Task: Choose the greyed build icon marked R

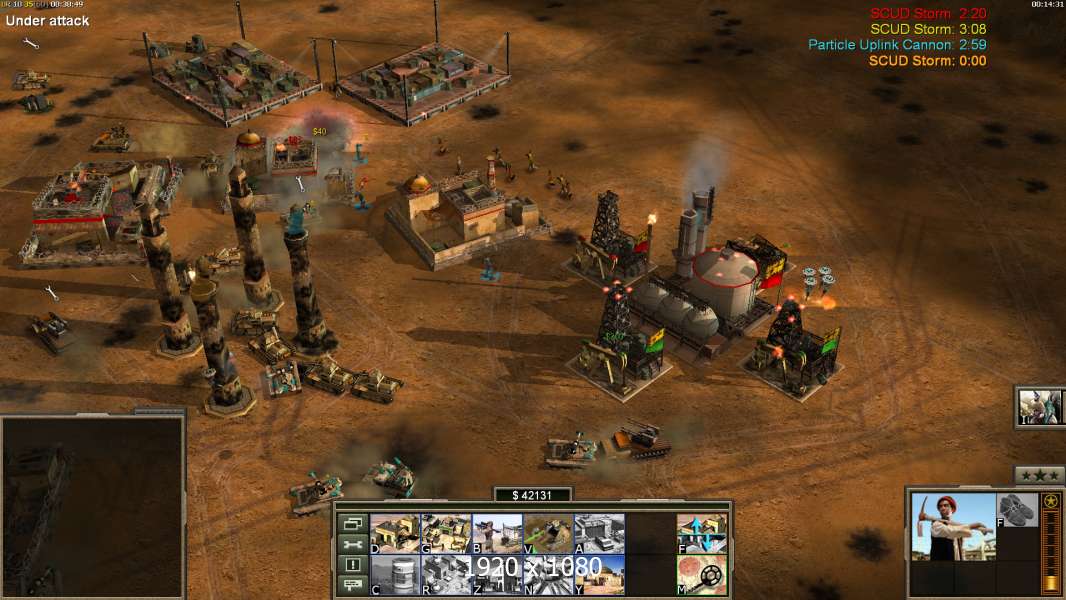Action: [x=446, y=575]
